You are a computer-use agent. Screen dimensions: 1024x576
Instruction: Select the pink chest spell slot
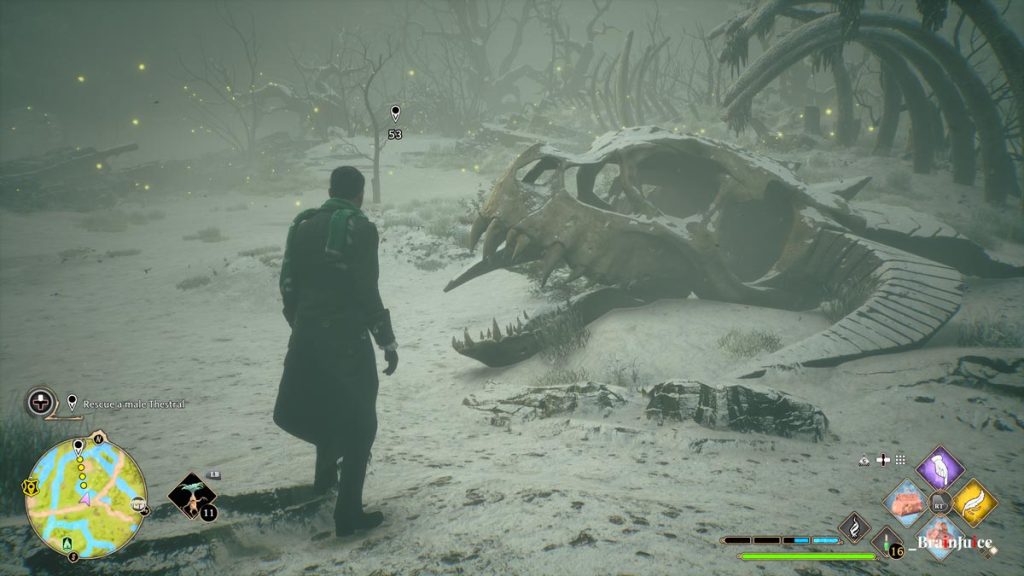click(907, 501)
